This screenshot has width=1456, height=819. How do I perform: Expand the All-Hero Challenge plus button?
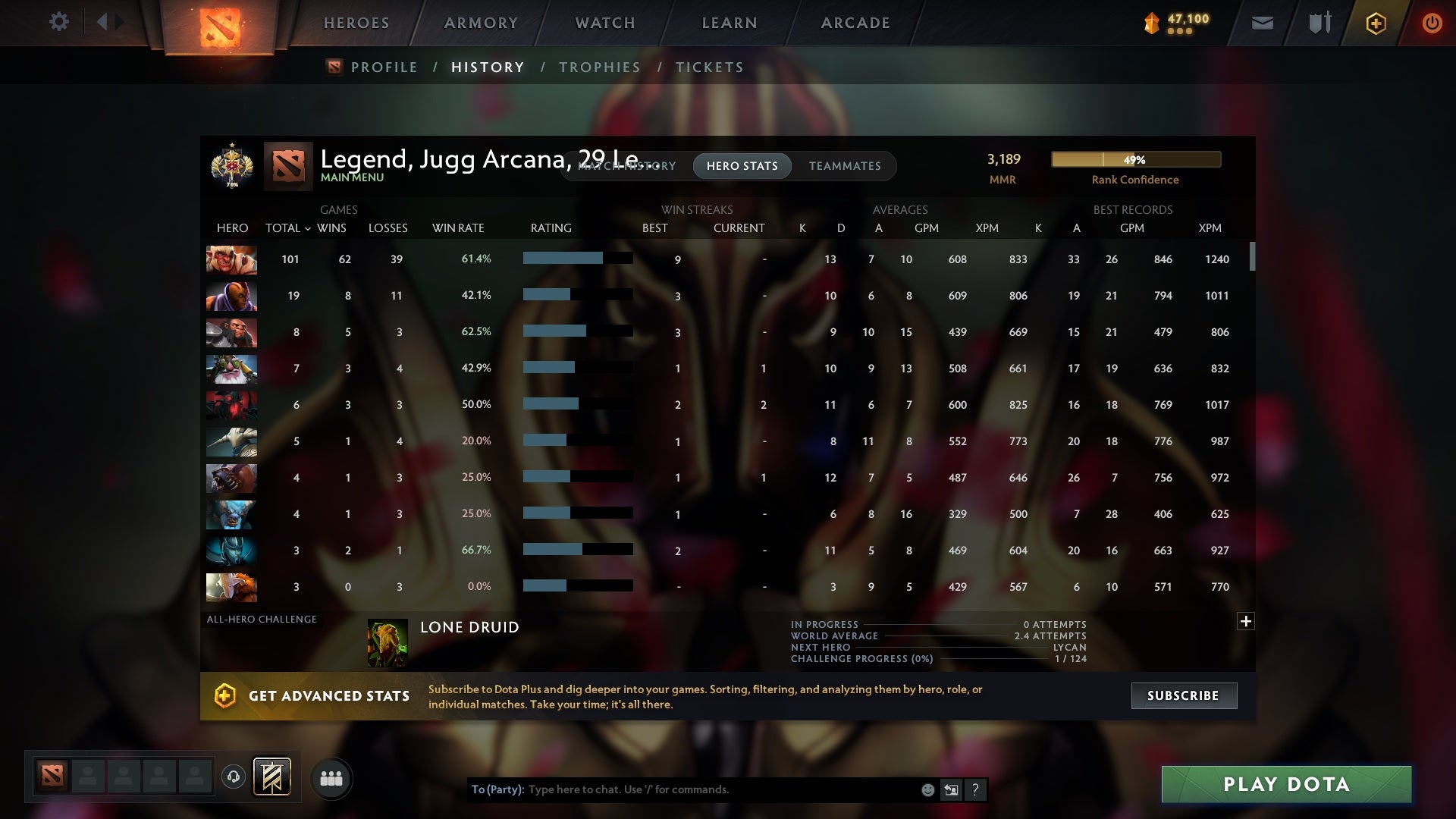[x=1246, y=621]
